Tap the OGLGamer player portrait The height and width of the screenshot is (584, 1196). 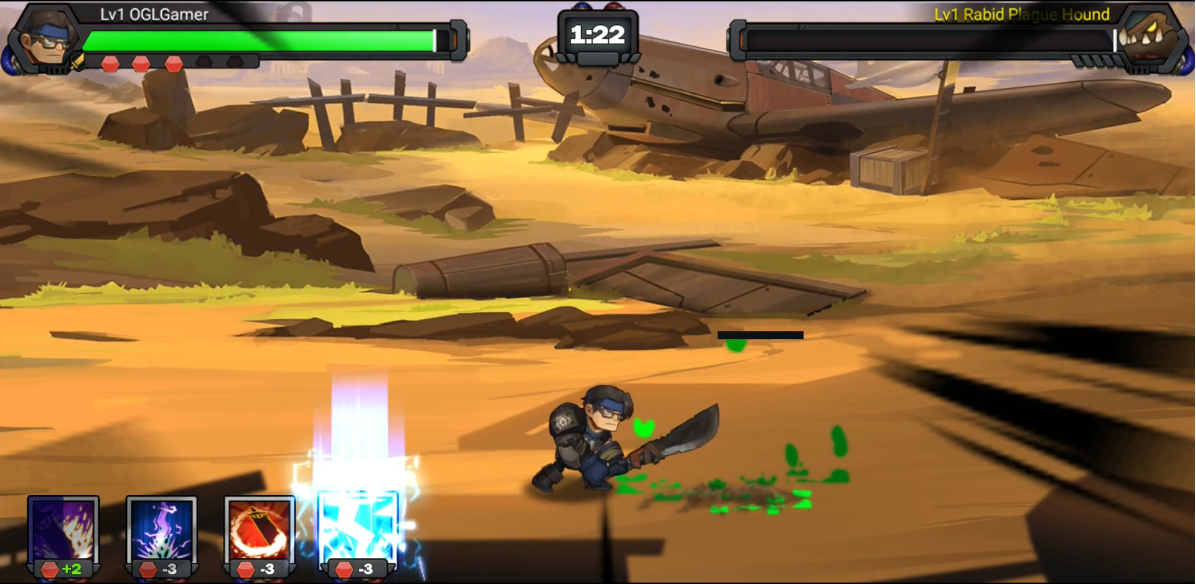tap(41, 38)
